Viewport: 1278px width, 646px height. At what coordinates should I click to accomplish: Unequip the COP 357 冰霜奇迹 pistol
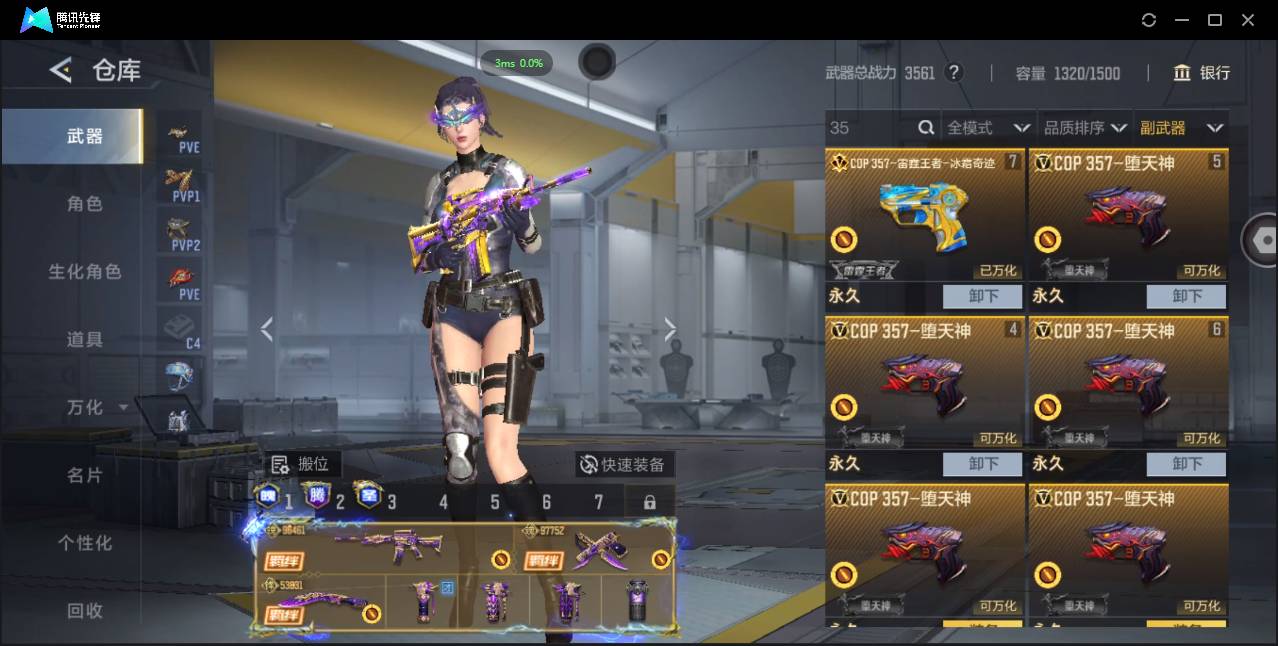pos(982,296)
